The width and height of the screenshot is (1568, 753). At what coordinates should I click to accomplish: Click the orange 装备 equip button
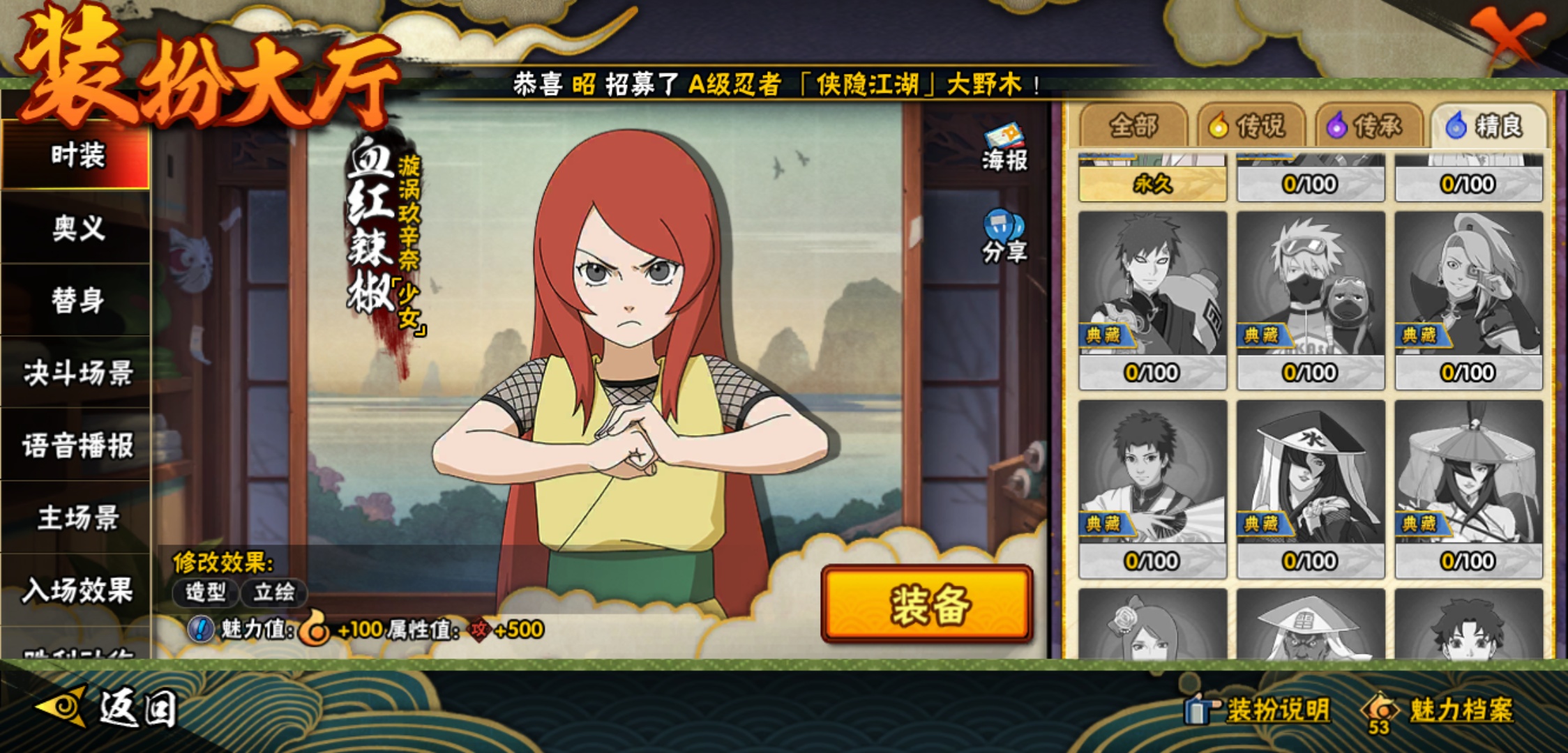pos(927,604)
